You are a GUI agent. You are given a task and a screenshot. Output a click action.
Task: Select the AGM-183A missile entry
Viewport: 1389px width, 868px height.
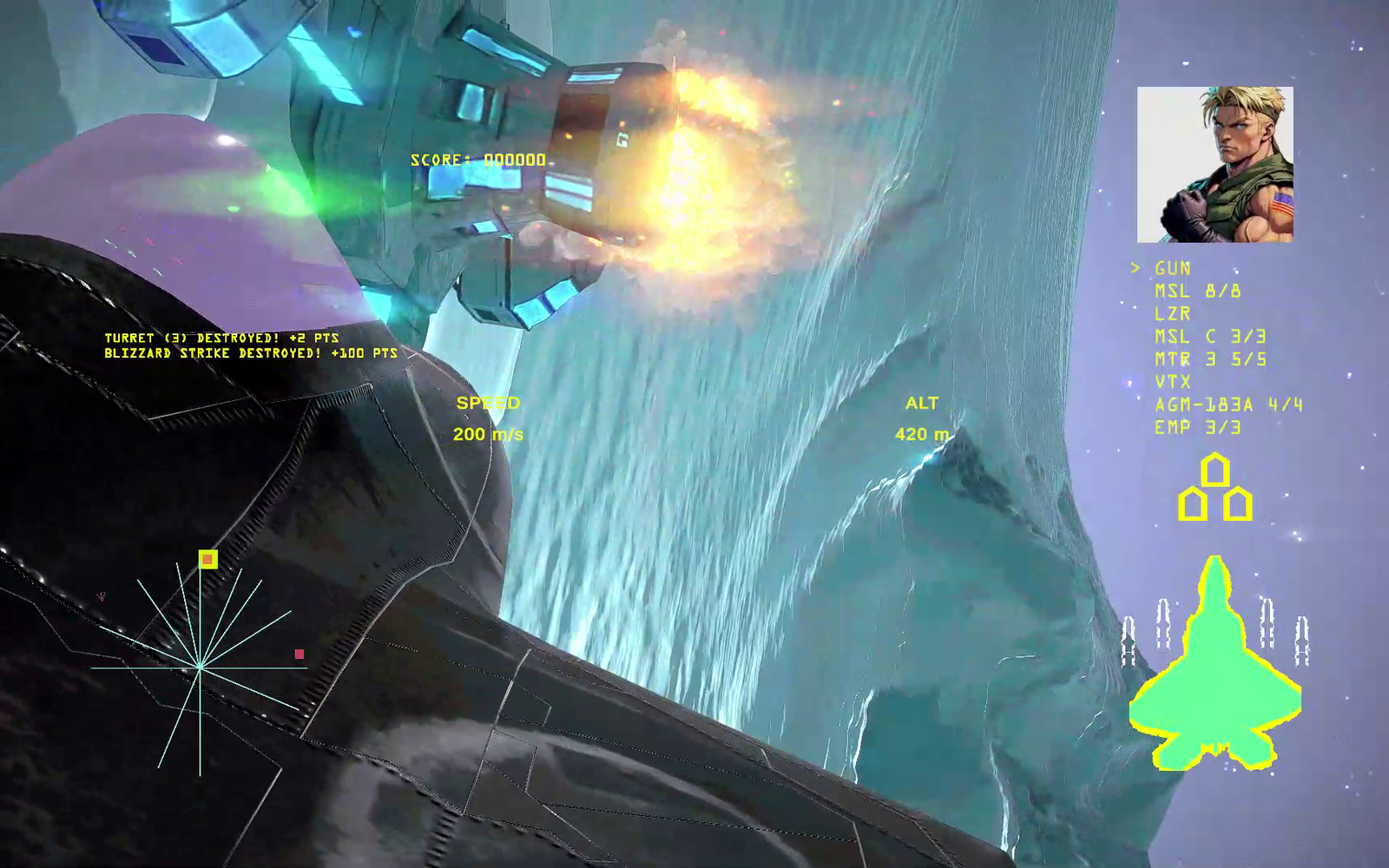(1228, 404)
